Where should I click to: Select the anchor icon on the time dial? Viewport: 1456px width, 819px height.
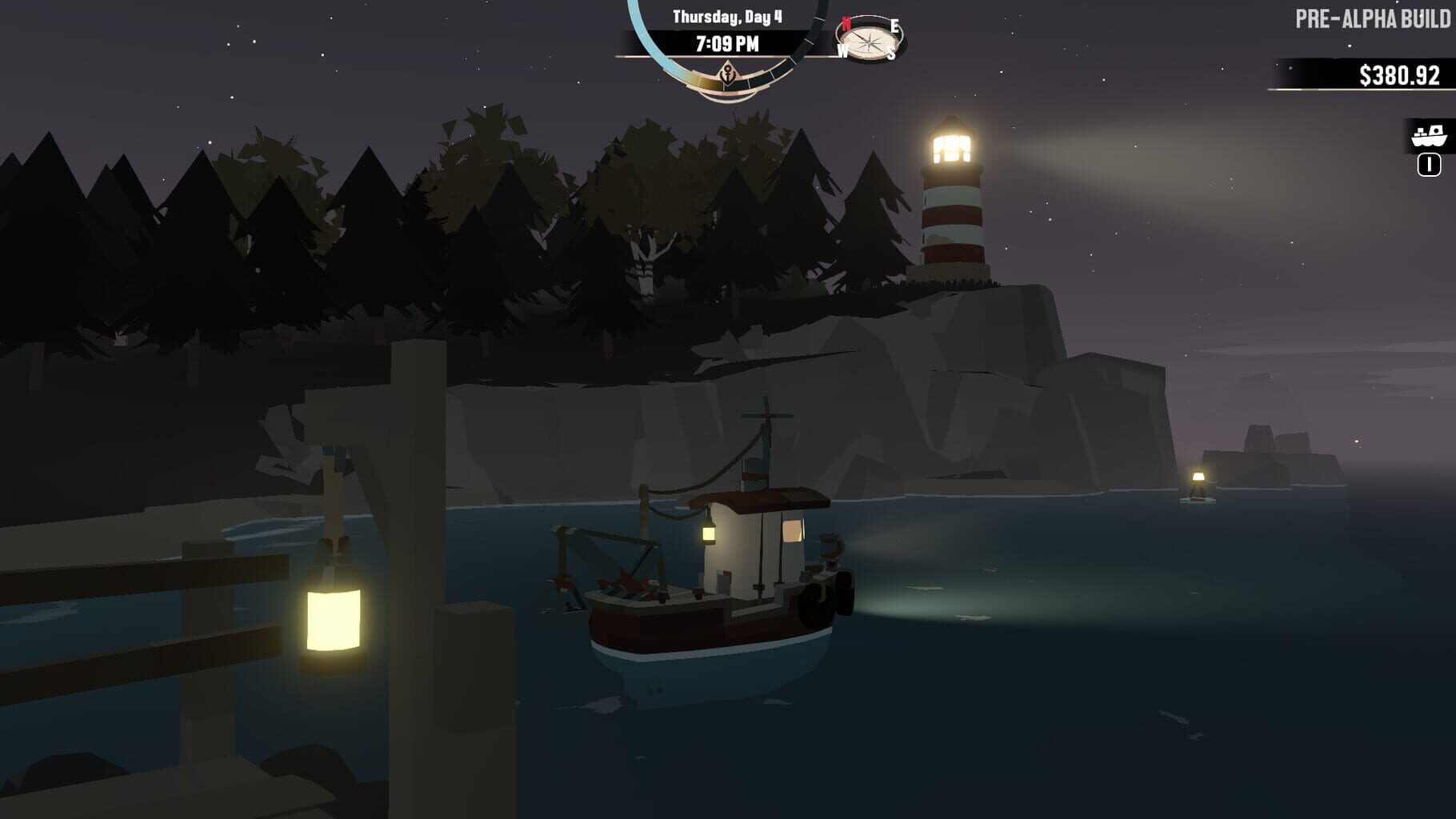tap(728, 76)
